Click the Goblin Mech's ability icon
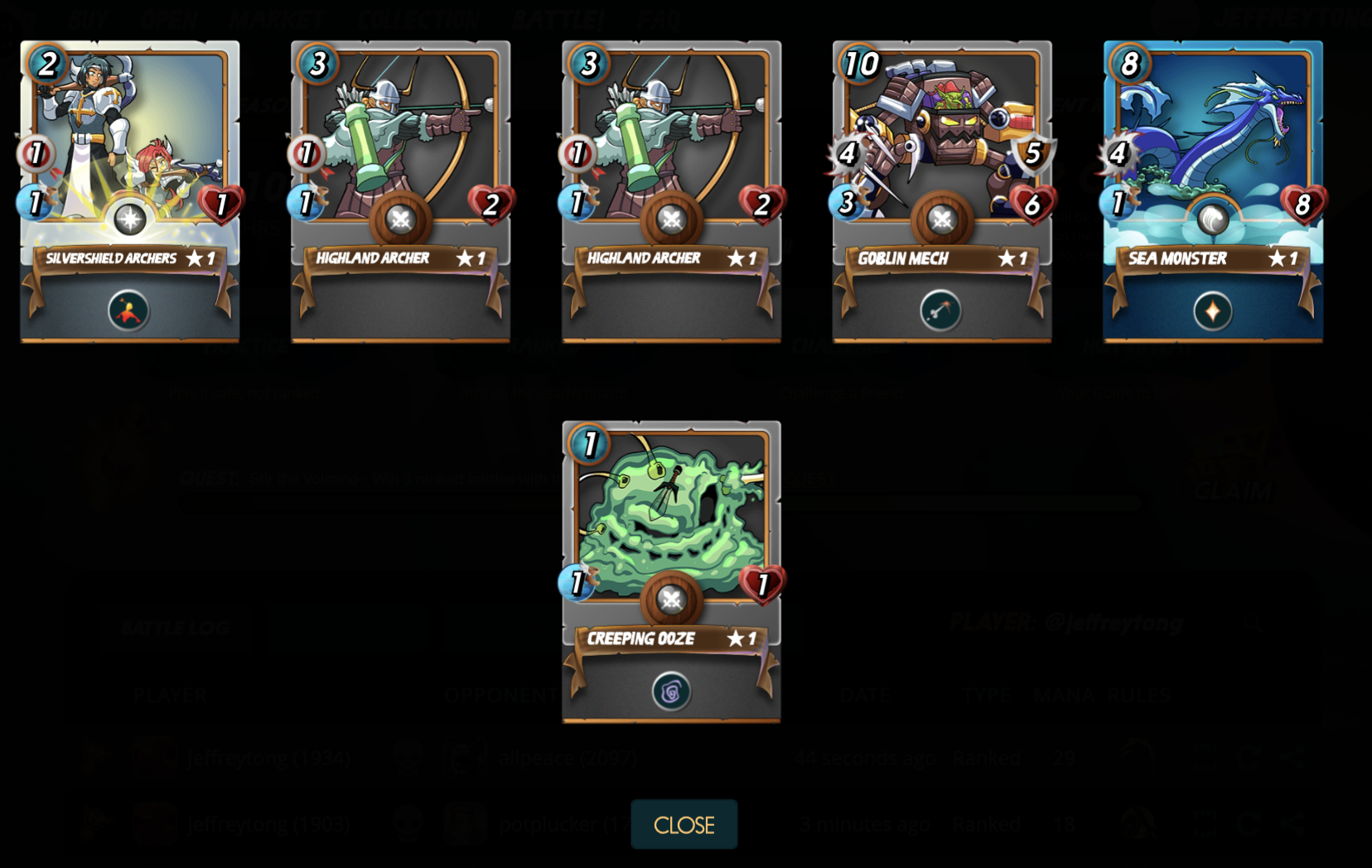The image size is (1372, 868). [940, 311]
